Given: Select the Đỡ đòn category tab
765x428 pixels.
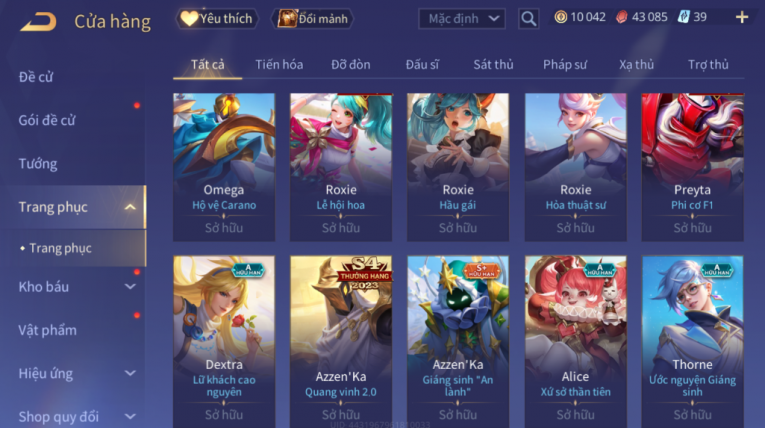Looking at the screenshot, I should click(351, 65).
